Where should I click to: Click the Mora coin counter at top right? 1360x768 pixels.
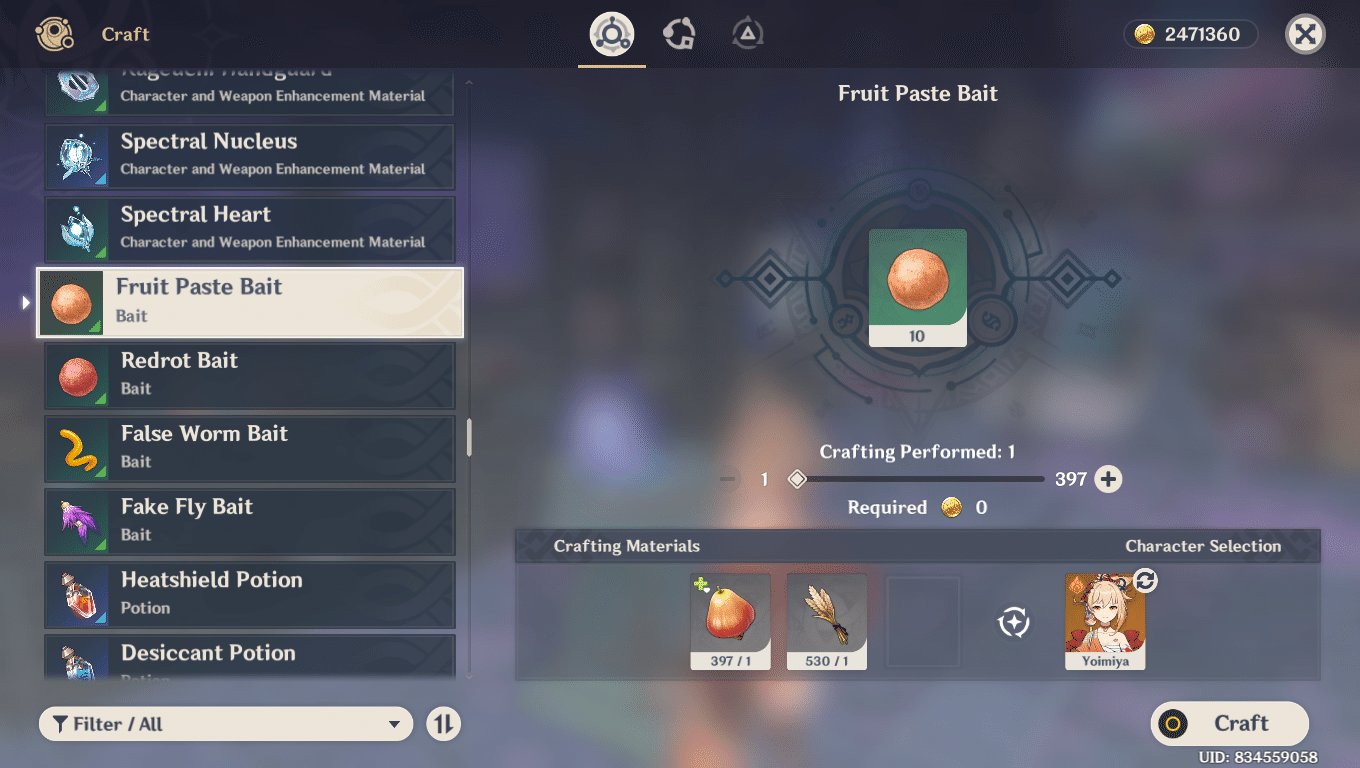point(1190,33)
